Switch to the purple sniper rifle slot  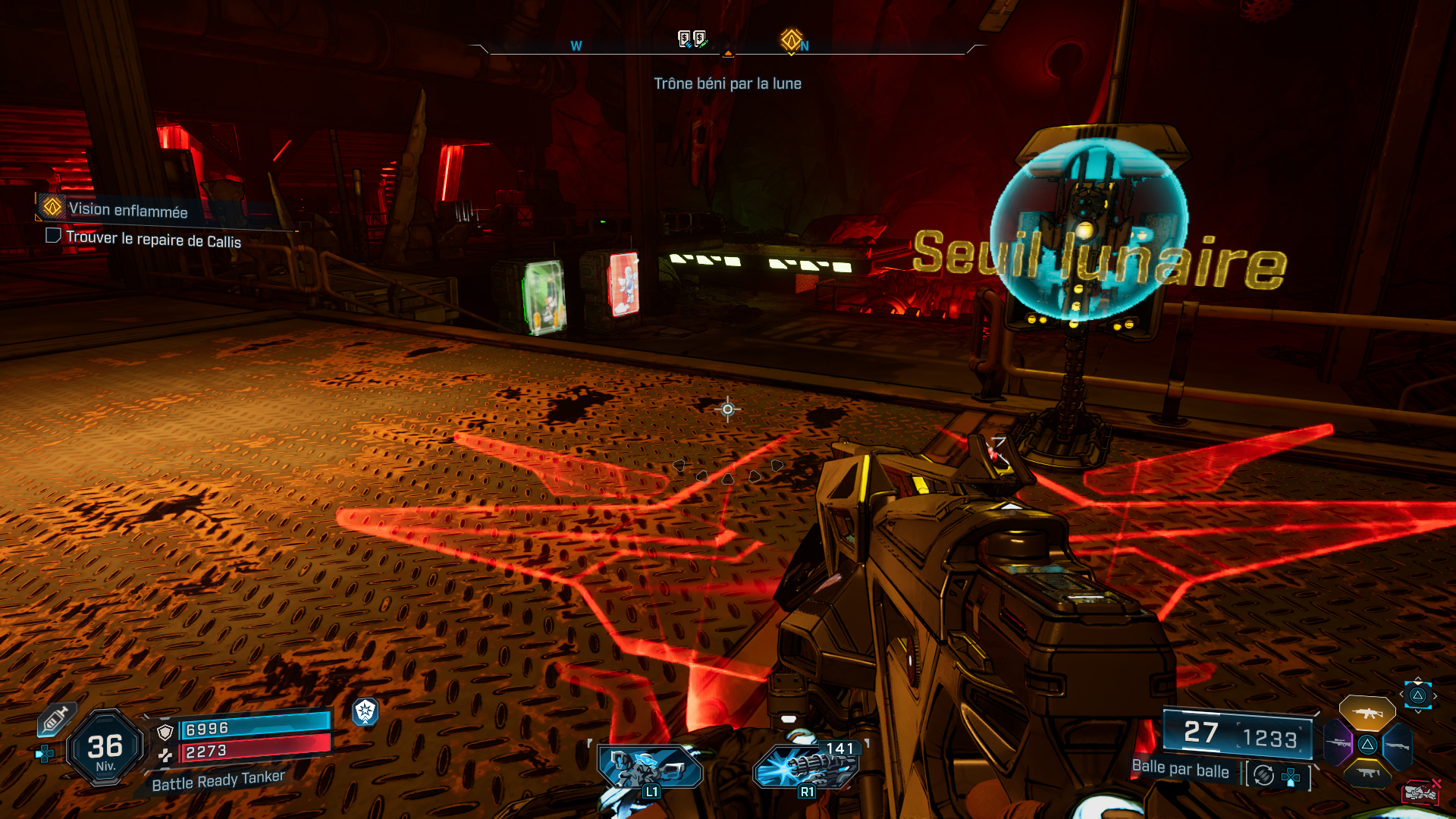[1338, 743]
